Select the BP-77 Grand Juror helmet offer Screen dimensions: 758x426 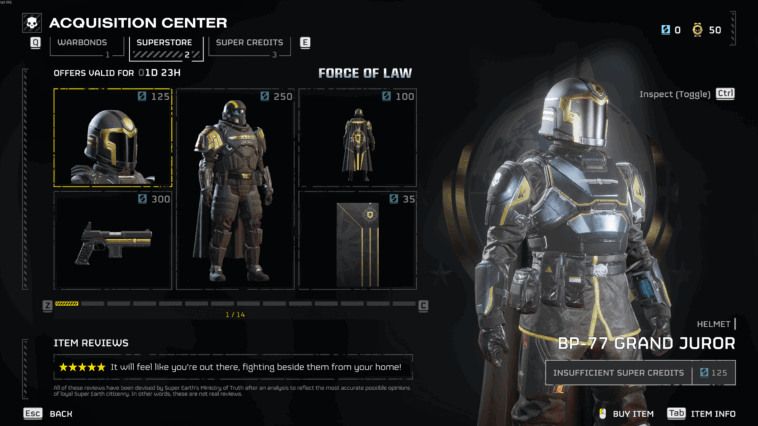tap(113, 138)
